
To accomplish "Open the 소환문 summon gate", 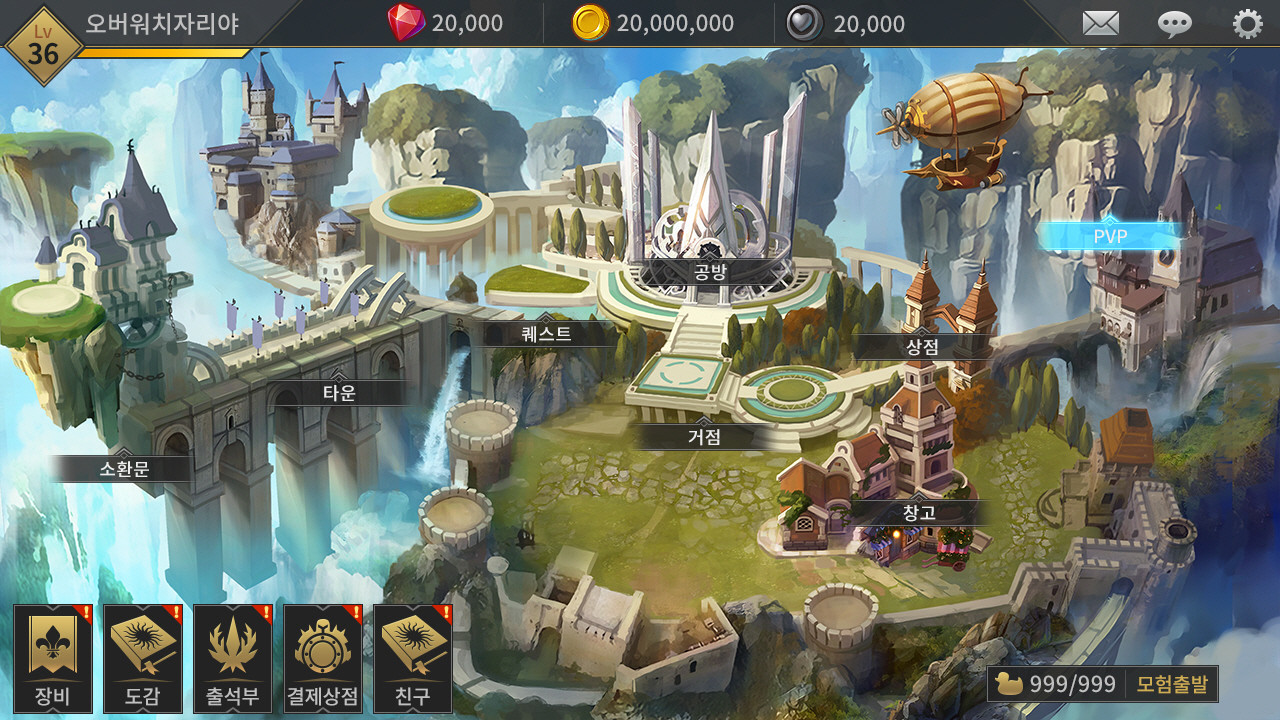I will [x=124, y=468].
